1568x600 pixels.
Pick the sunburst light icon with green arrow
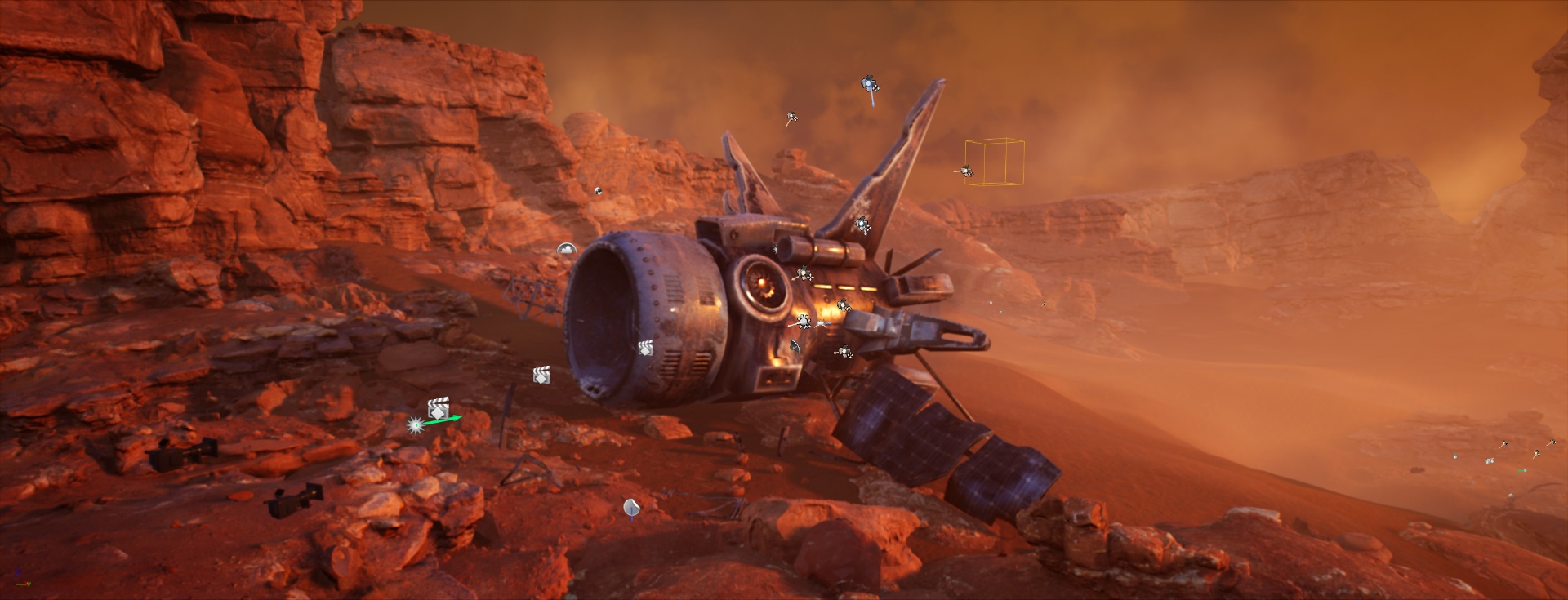pyautogui.click(x=416, y=425)
